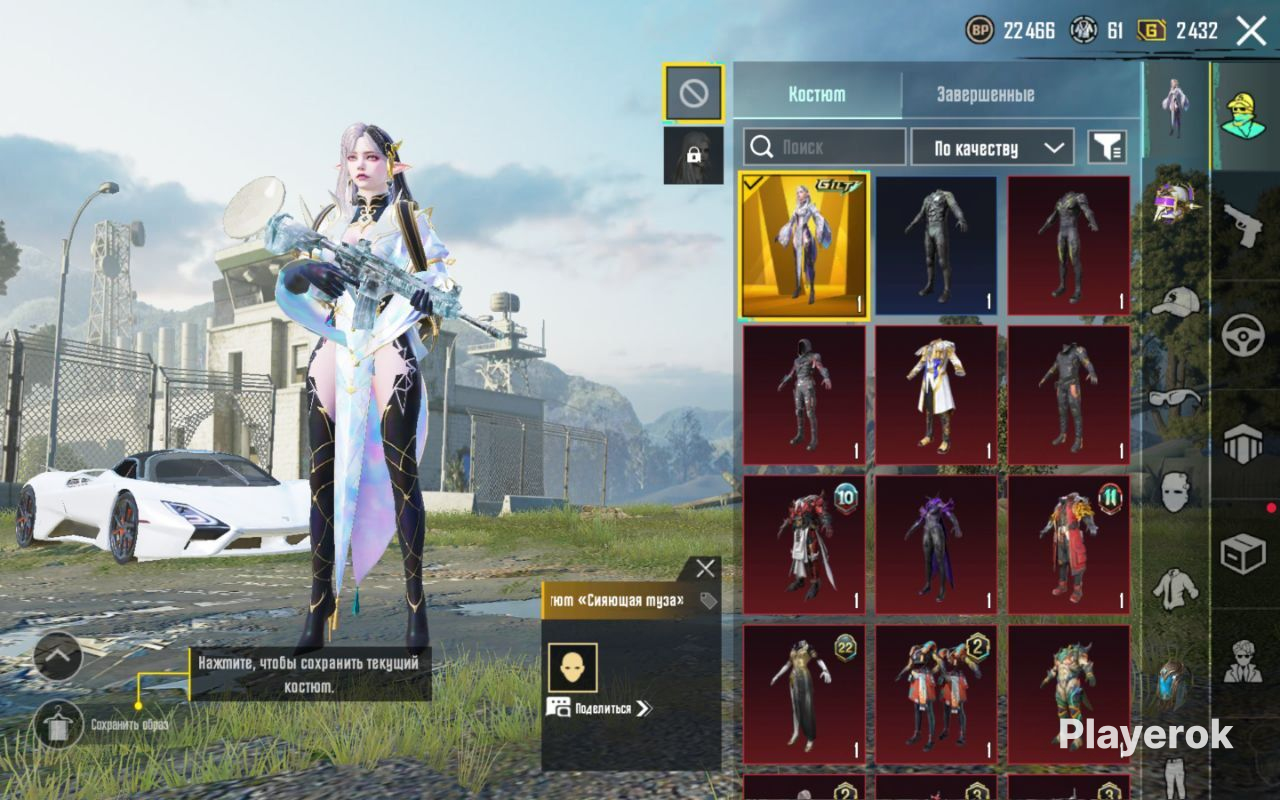Save the look with Сохранить образ
Image resolution: width=1280 pixels, height=800 pixels.
tap(58, 724)
